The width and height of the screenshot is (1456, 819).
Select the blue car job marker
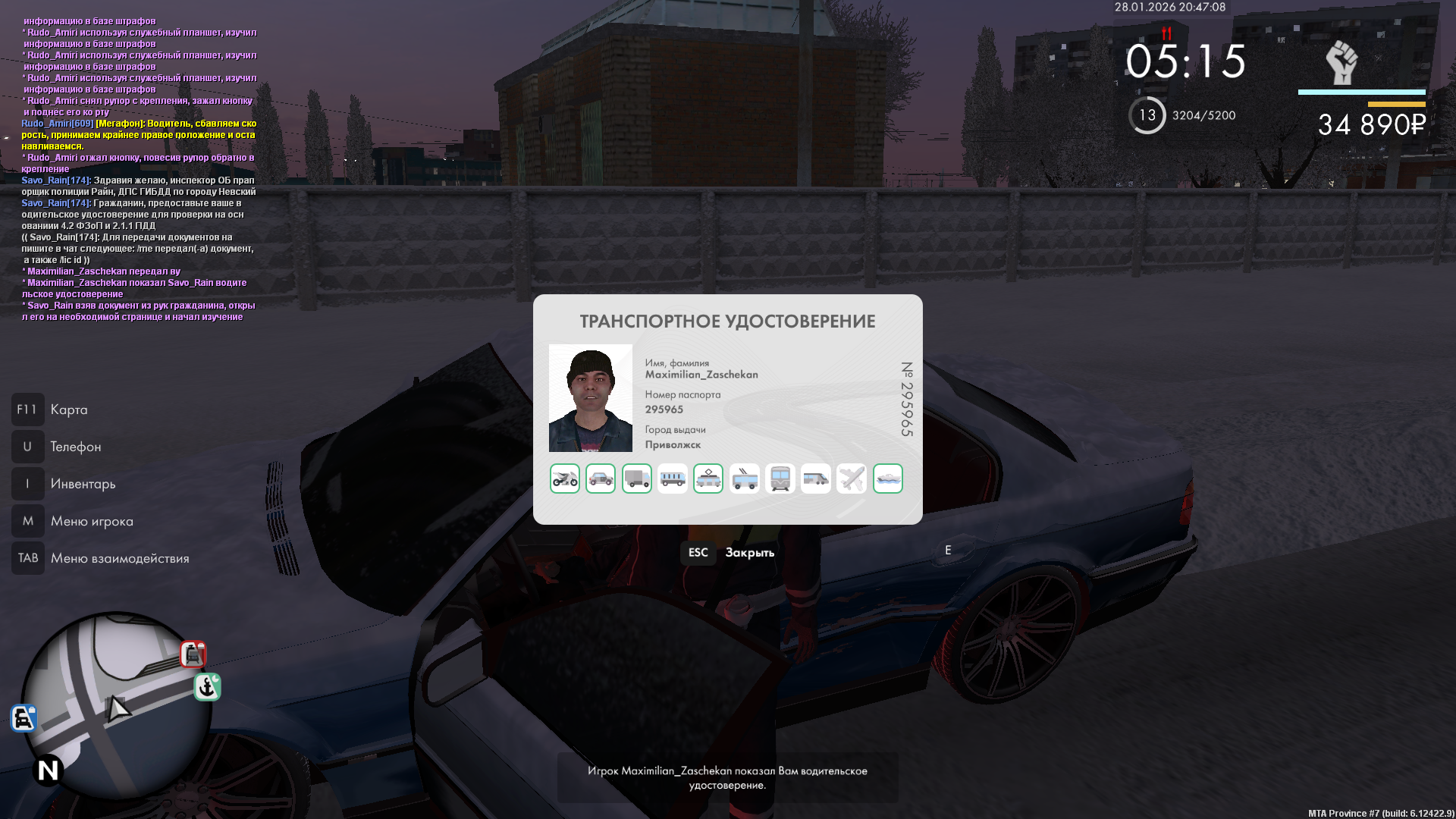click(x=24, y=718)
